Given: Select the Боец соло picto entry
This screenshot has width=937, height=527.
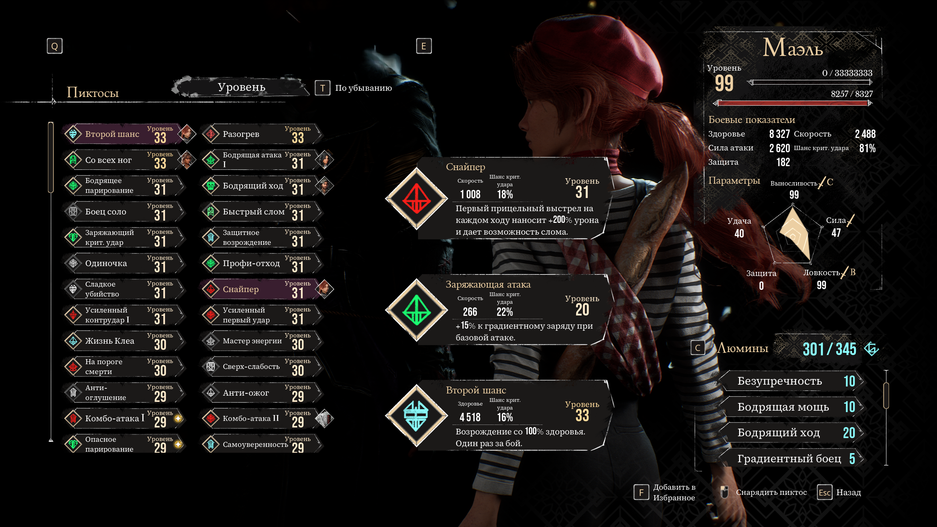Looking at the screenshot, I should [118, 212].
